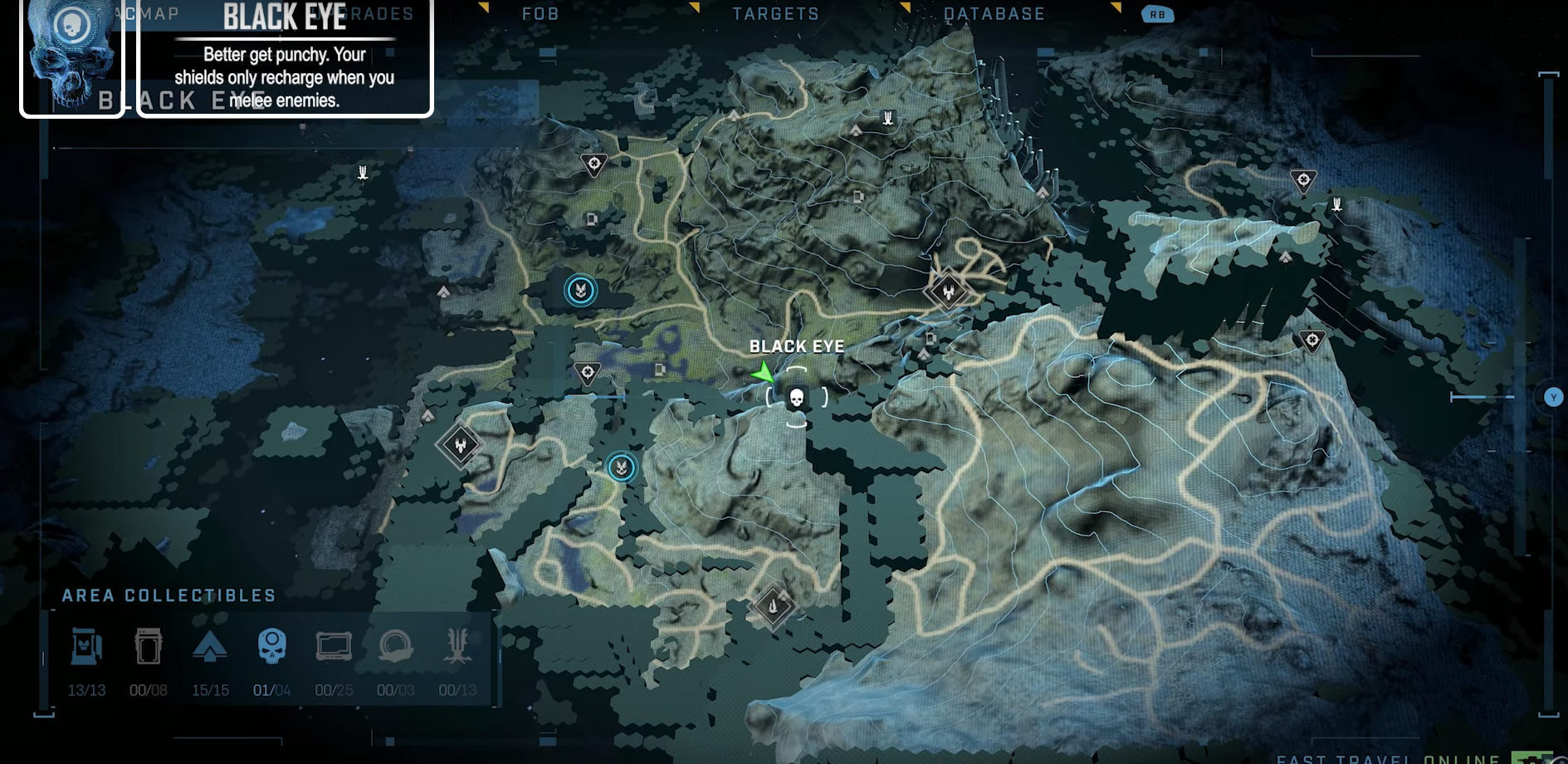
Task: Select the Mjolnir locker icon showing 00/08
Action: pyautogui.click(x=149, y=646)
